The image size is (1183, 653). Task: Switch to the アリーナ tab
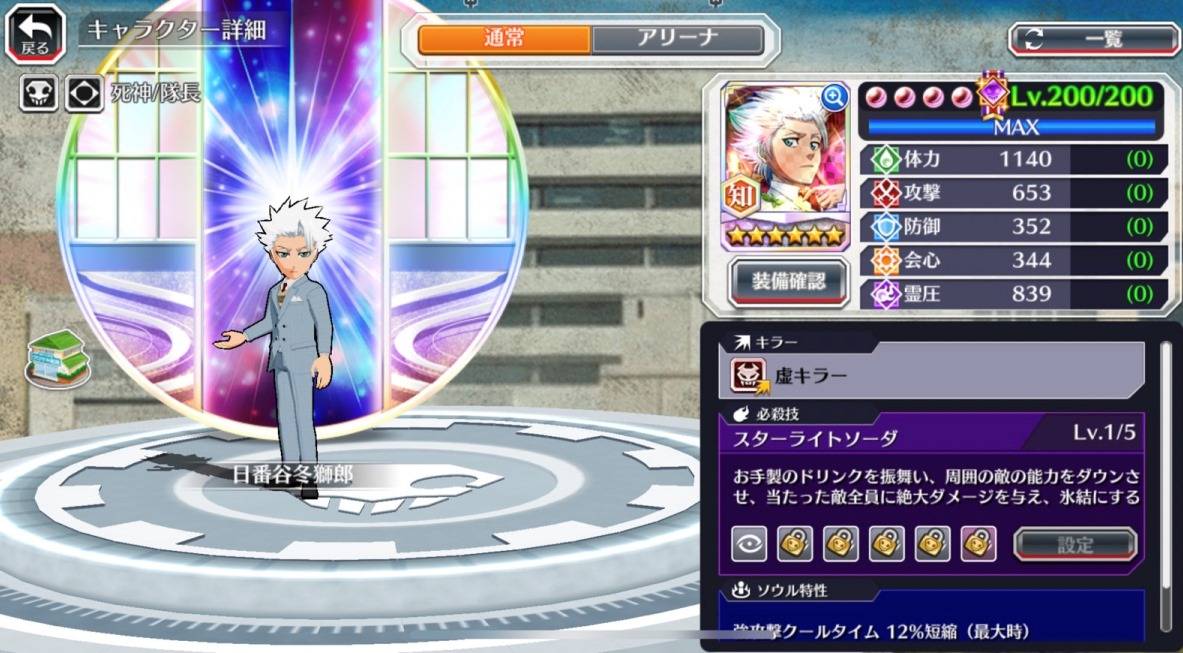[x=677, y=39]
